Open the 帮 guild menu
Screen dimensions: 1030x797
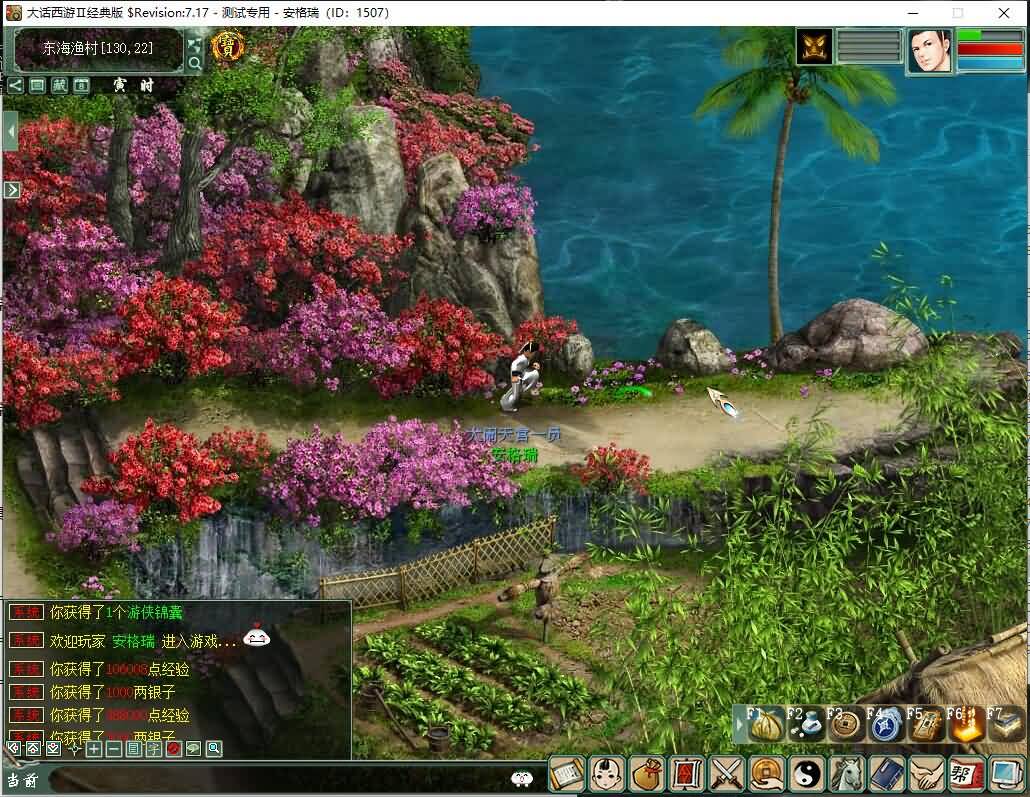[966, 774]
